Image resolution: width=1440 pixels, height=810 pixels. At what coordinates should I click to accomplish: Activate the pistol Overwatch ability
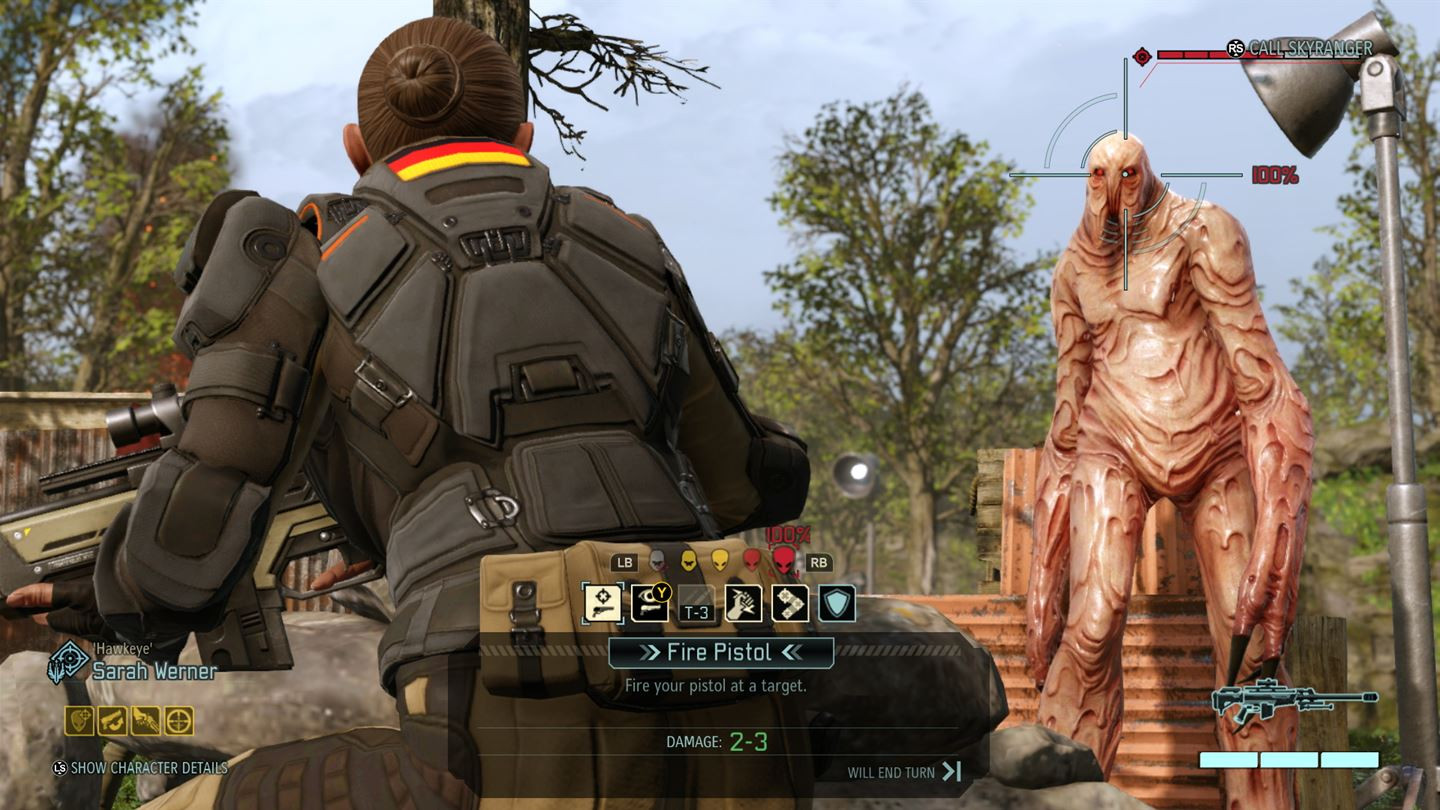pos(650,603)
